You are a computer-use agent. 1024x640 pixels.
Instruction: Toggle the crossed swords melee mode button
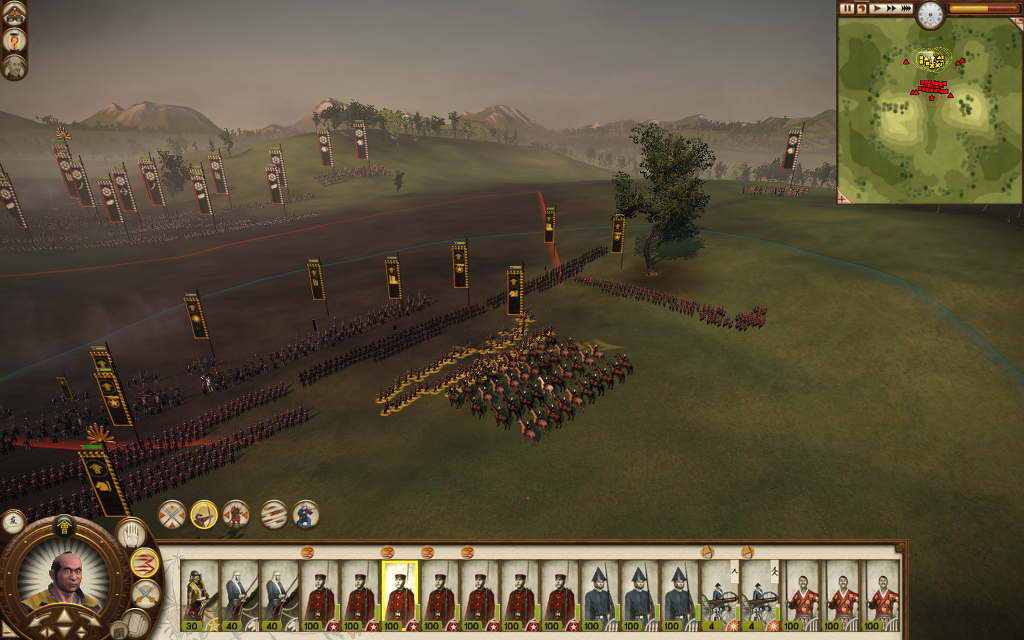point(145,594)
